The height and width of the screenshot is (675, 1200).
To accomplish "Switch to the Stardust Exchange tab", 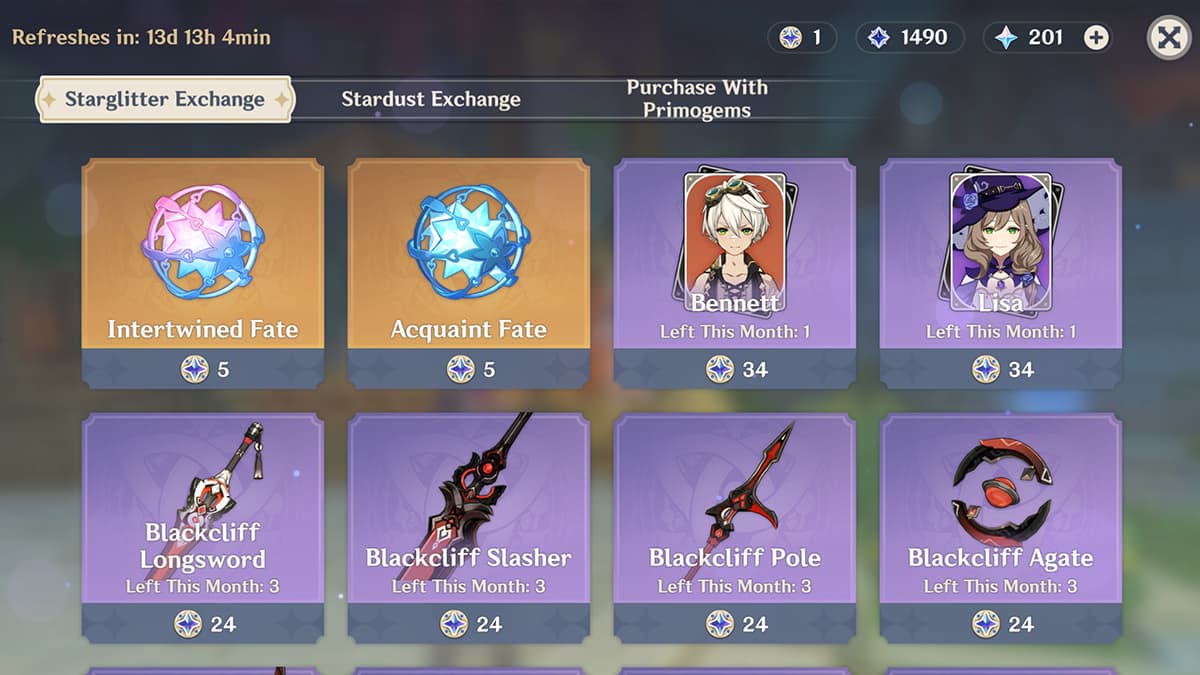I will (x=431, y=99).
